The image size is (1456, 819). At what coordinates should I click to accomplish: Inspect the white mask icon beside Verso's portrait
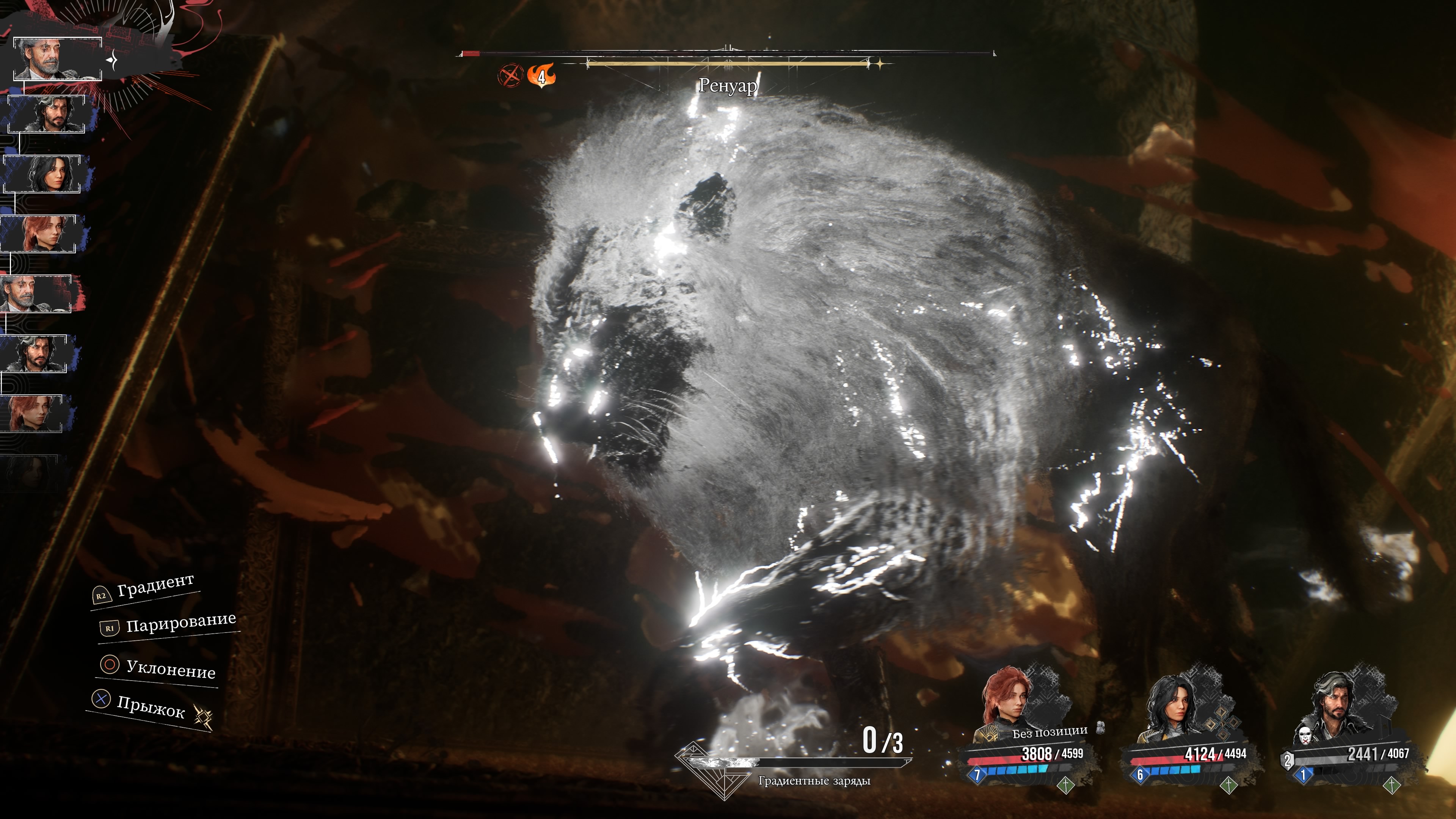click(1304, 735)
